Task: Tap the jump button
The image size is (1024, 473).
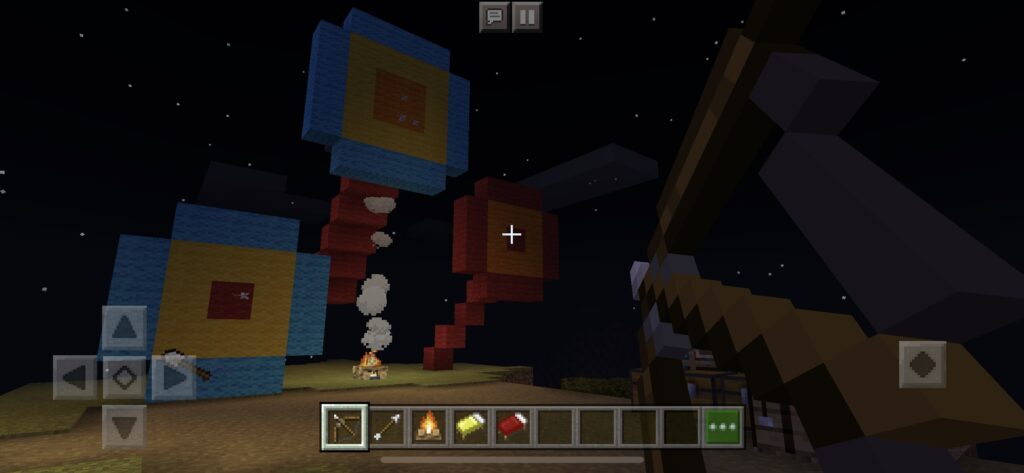Action: coord(922,364)
